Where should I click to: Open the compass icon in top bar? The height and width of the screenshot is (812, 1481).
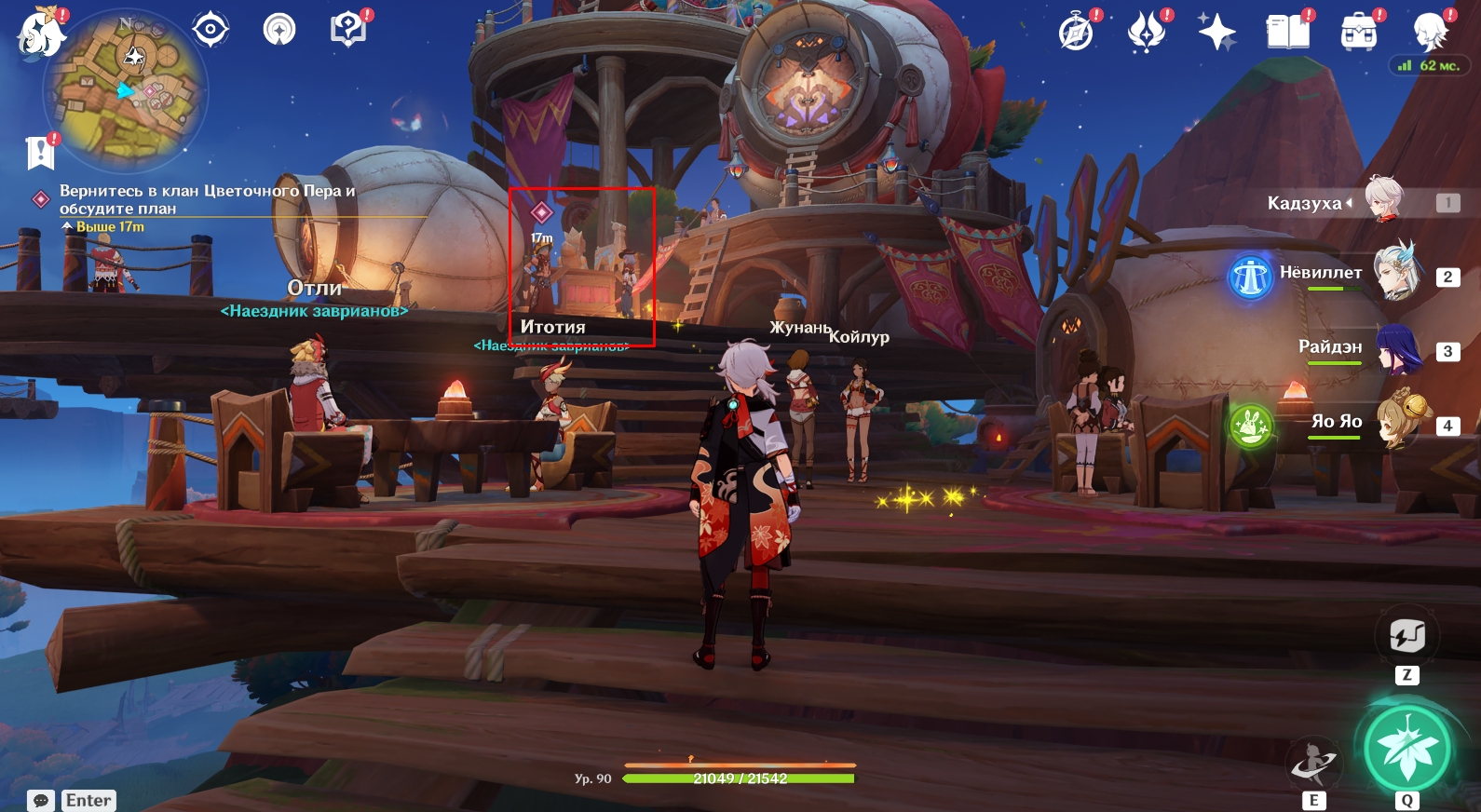click(1076, 33)
